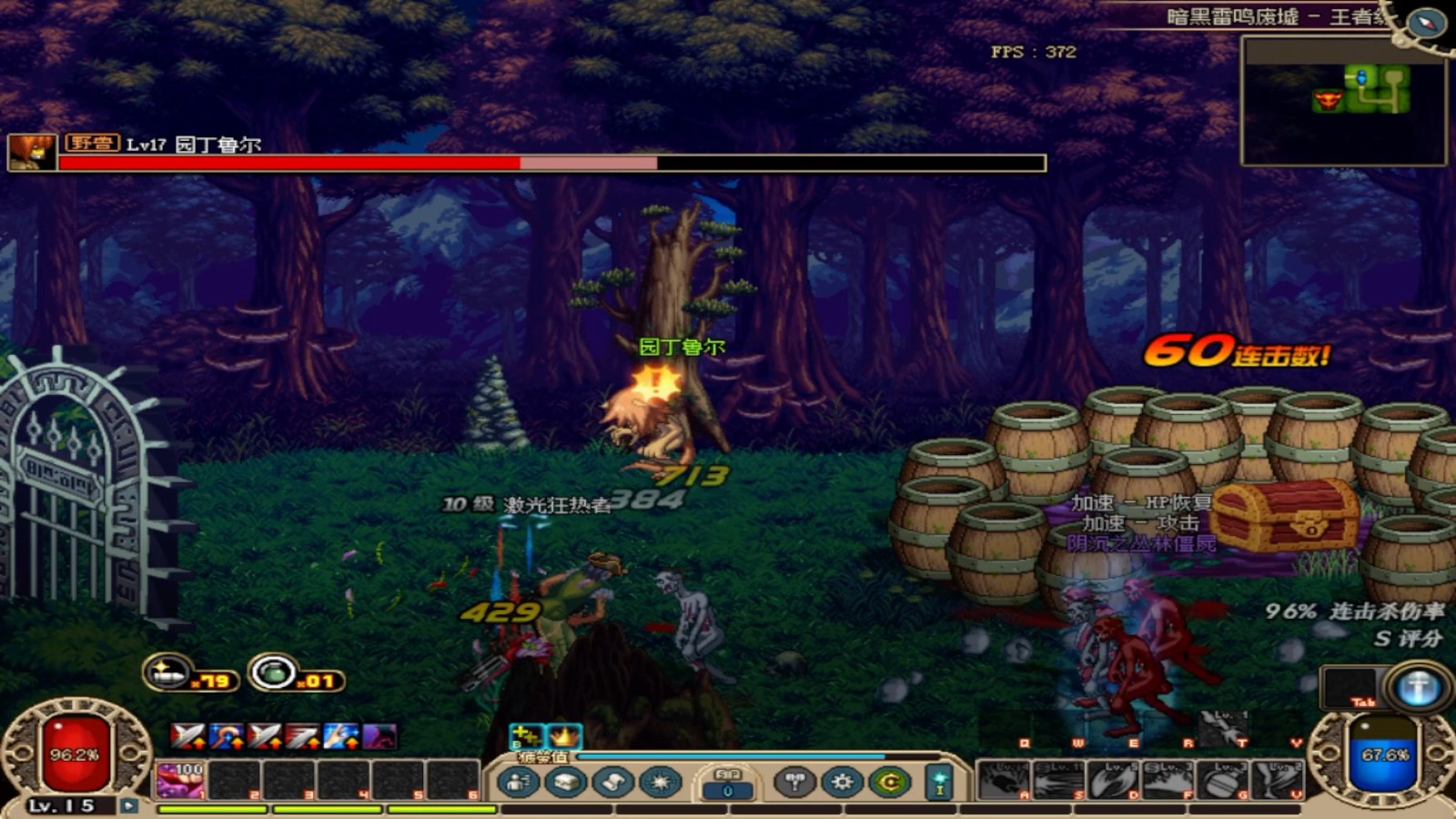Toggle the compass button above the minimap

click(1425, 22)
